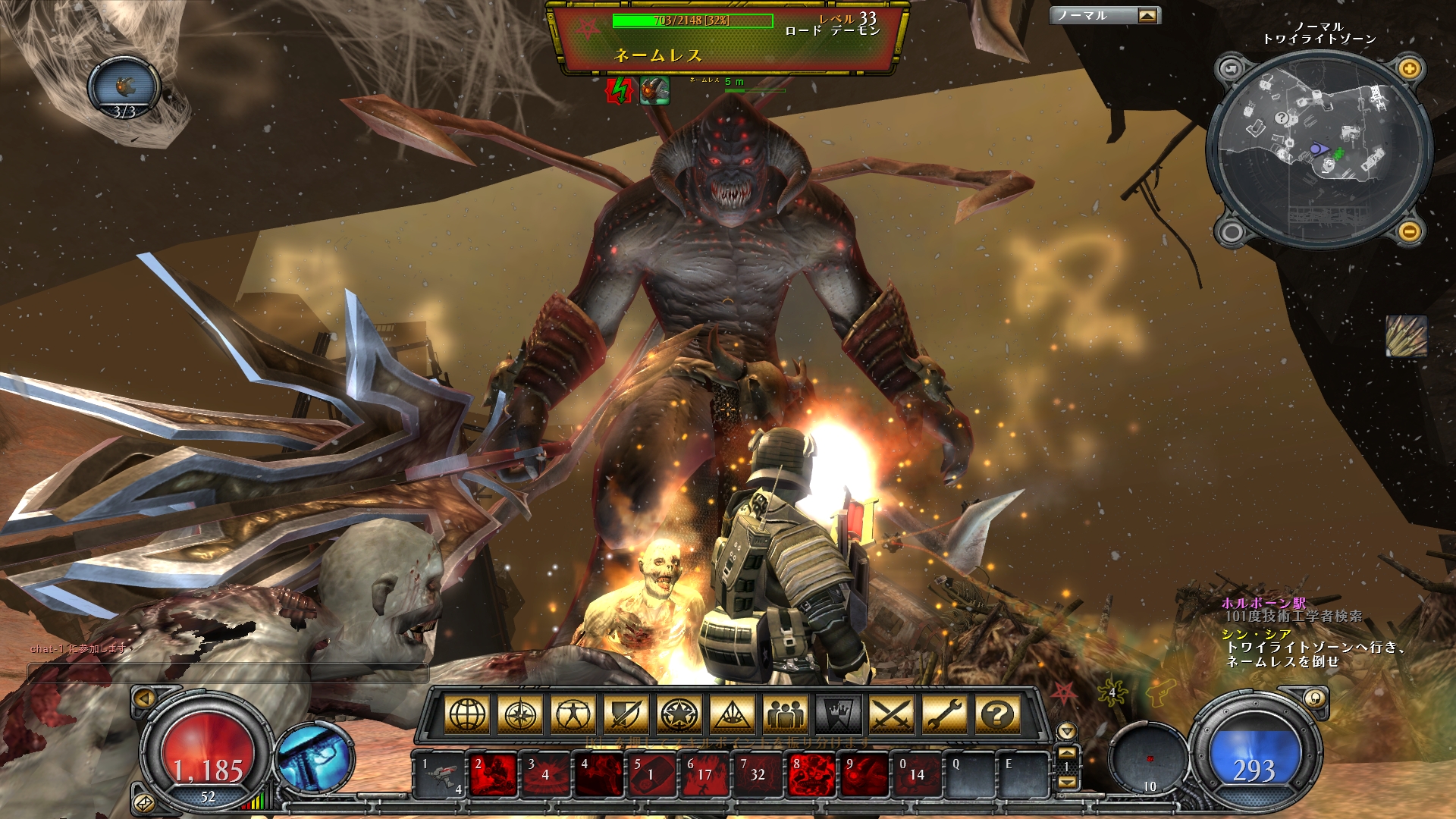Activate the red skill in slot 2
This screenshot has width=1456, height=819.
click(x=494, y=775)
